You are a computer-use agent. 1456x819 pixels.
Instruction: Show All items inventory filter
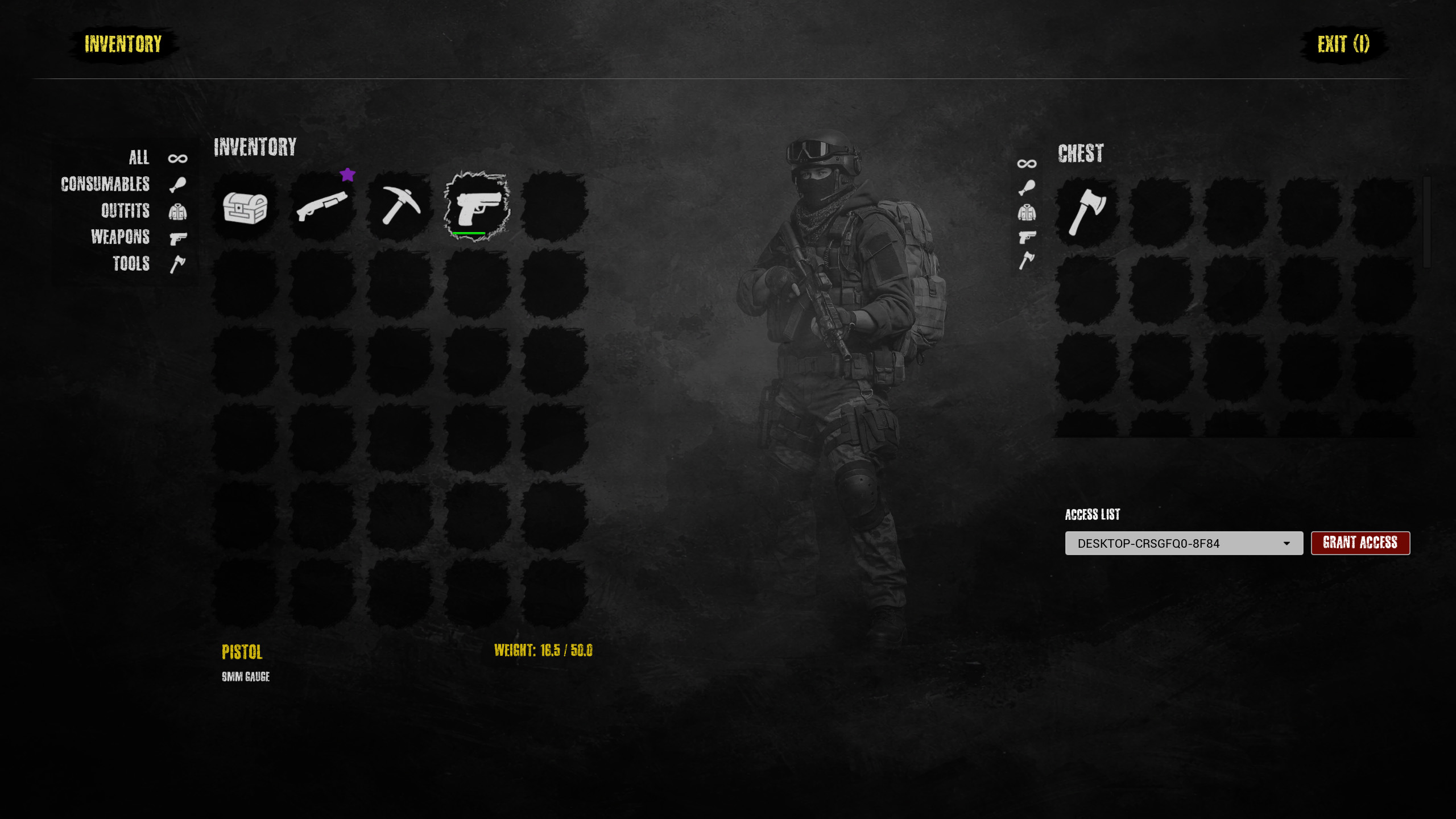139,158
